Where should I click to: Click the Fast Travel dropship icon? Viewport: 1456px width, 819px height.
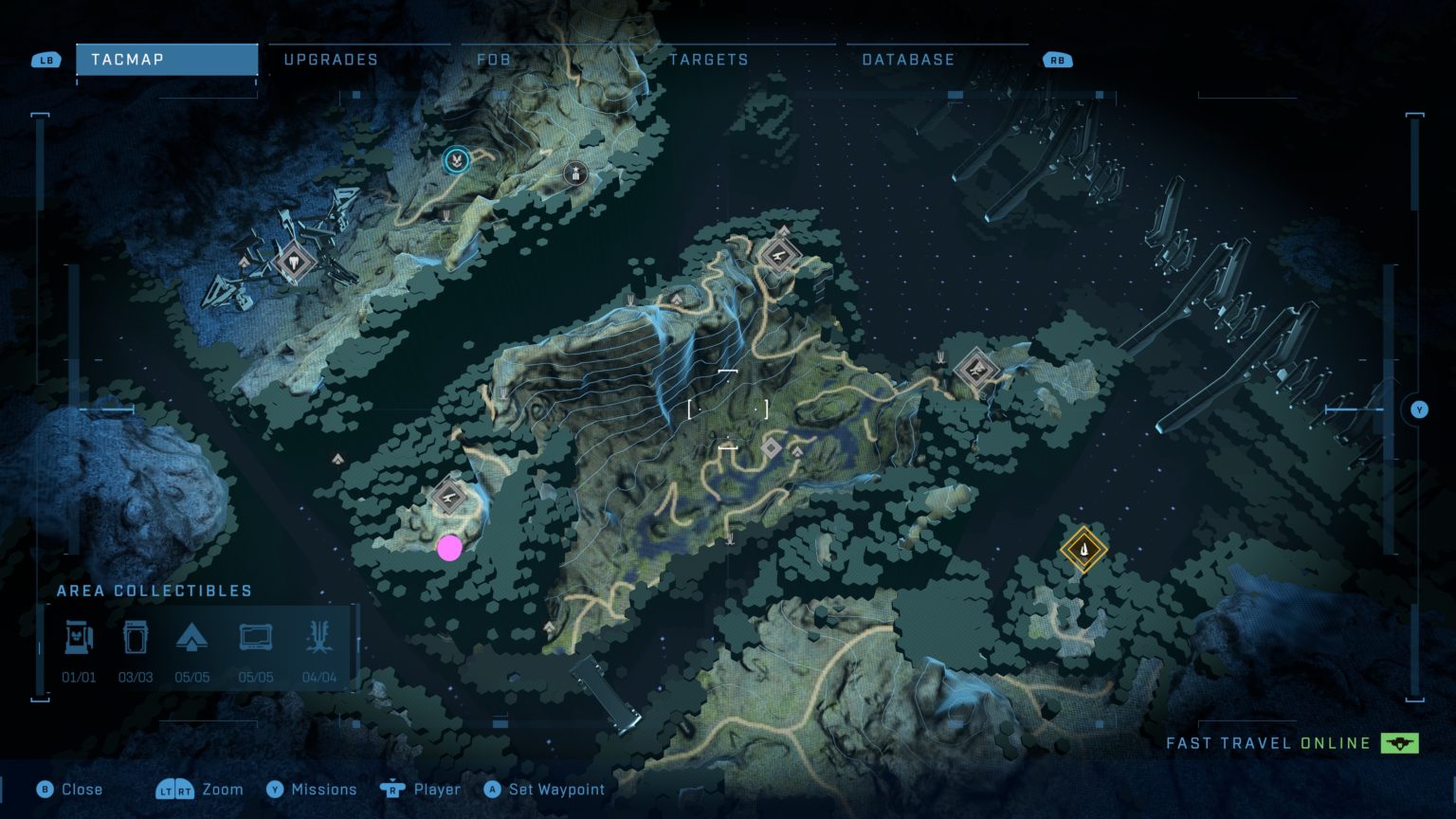1401,743
